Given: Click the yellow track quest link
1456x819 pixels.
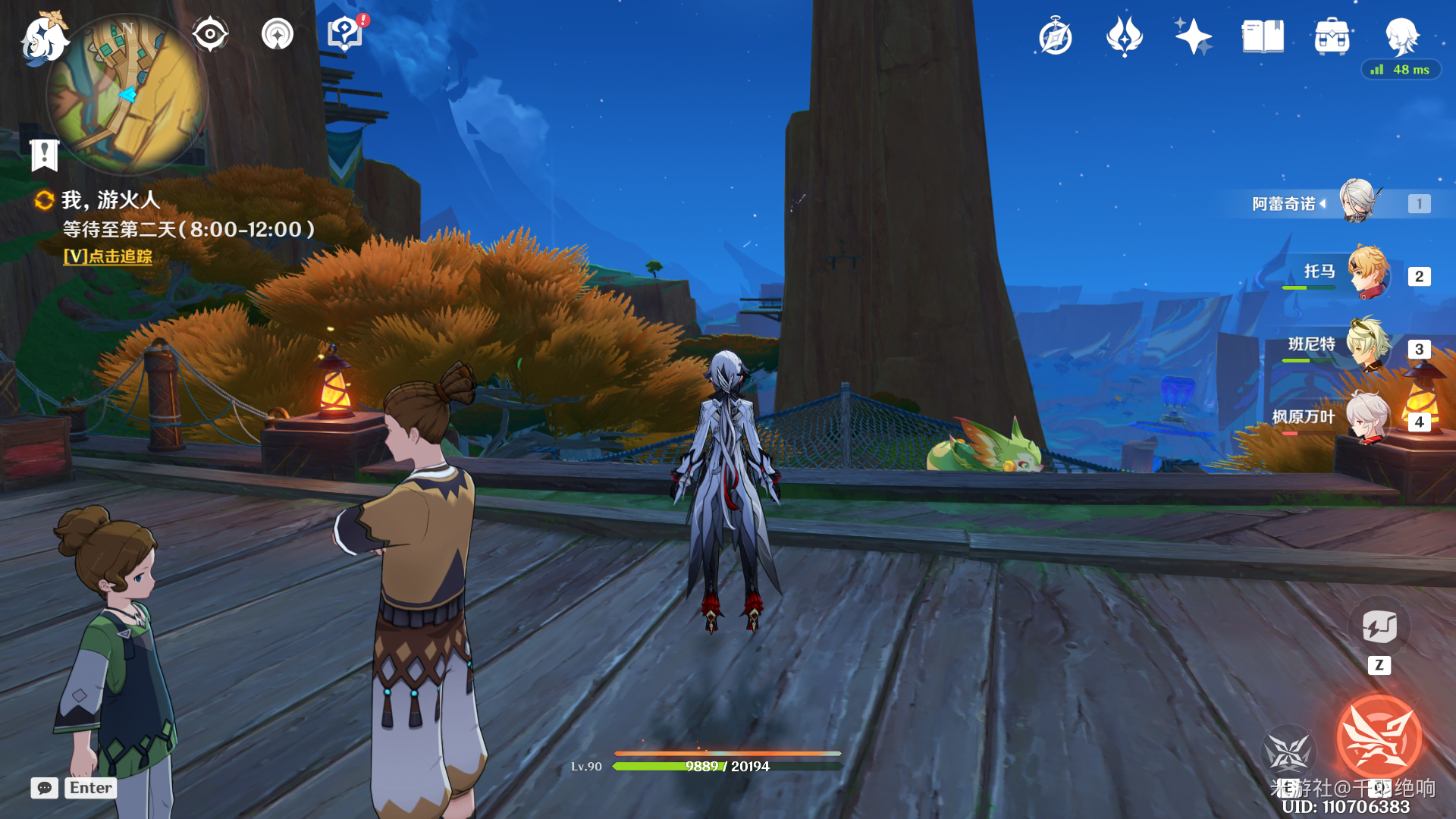Looking at the screenshot, I should point(108,257).
